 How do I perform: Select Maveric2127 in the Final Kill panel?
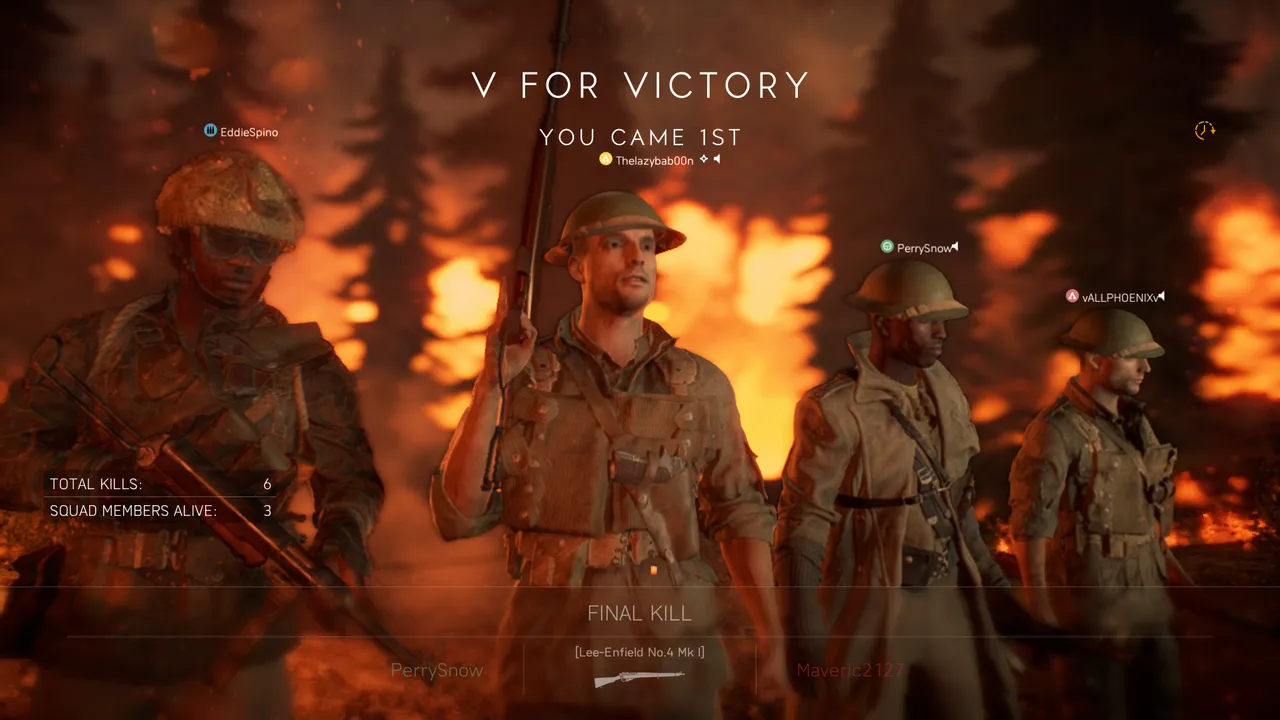[849, 670]
